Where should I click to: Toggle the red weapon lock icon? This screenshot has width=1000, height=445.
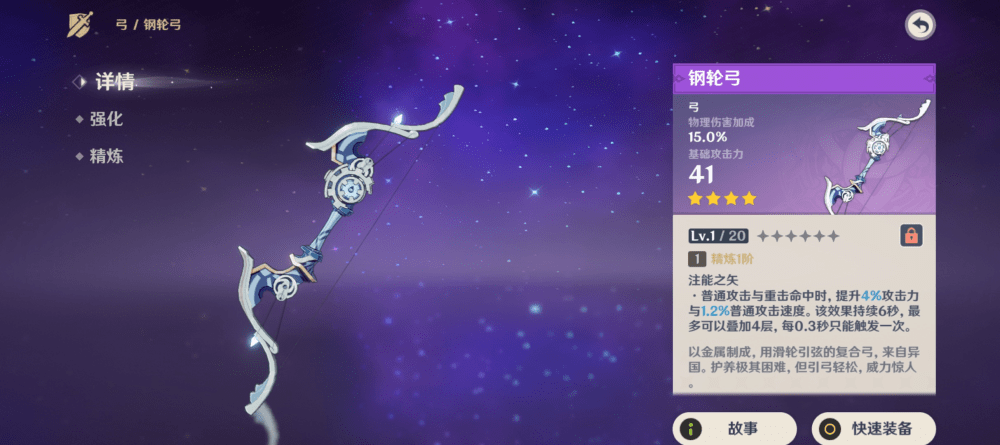pyautogui.click(x=911, y=236)
